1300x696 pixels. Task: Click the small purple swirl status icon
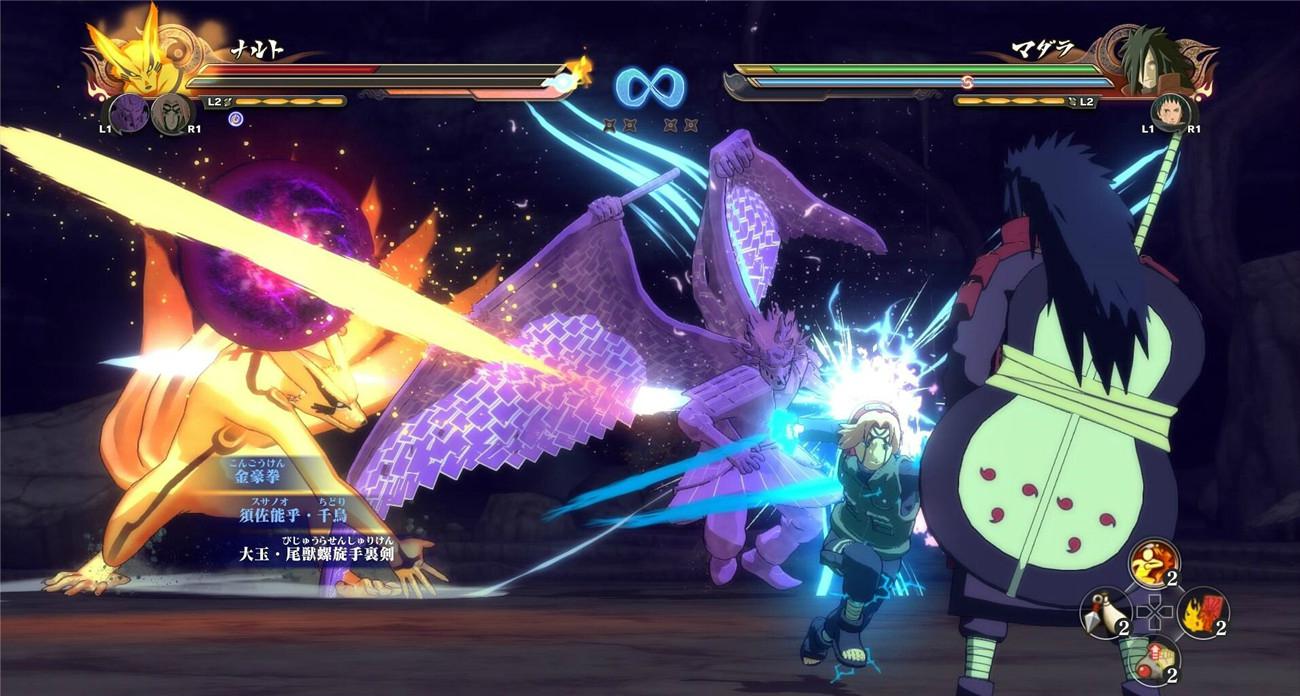point(236,120)
